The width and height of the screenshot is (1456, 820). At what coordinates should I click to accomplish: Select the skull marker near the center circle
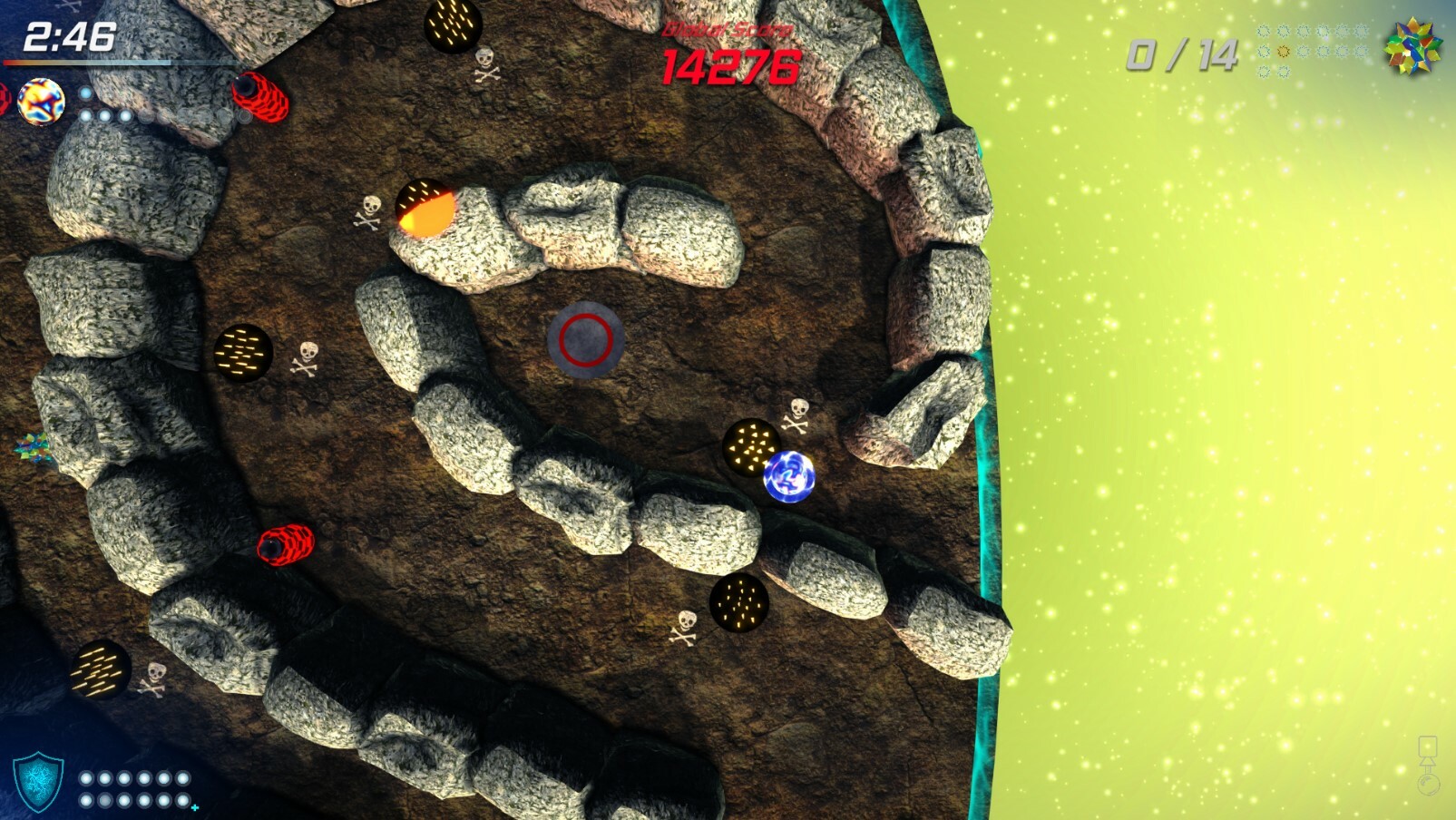coord(308,357)
